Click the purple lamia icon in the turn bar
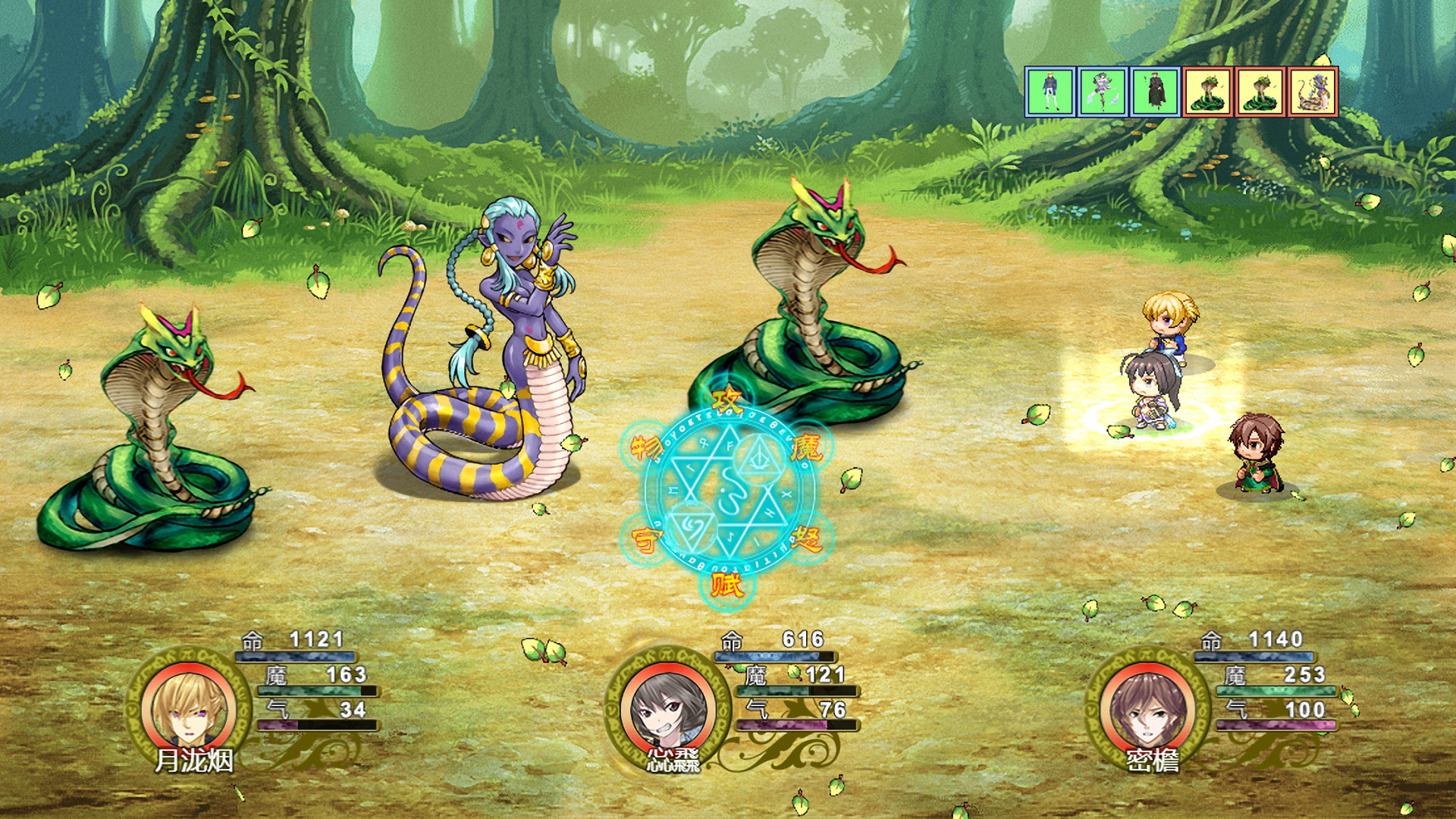The width and height of the screenshot is (1456, 819). [x=1312, y=91]
